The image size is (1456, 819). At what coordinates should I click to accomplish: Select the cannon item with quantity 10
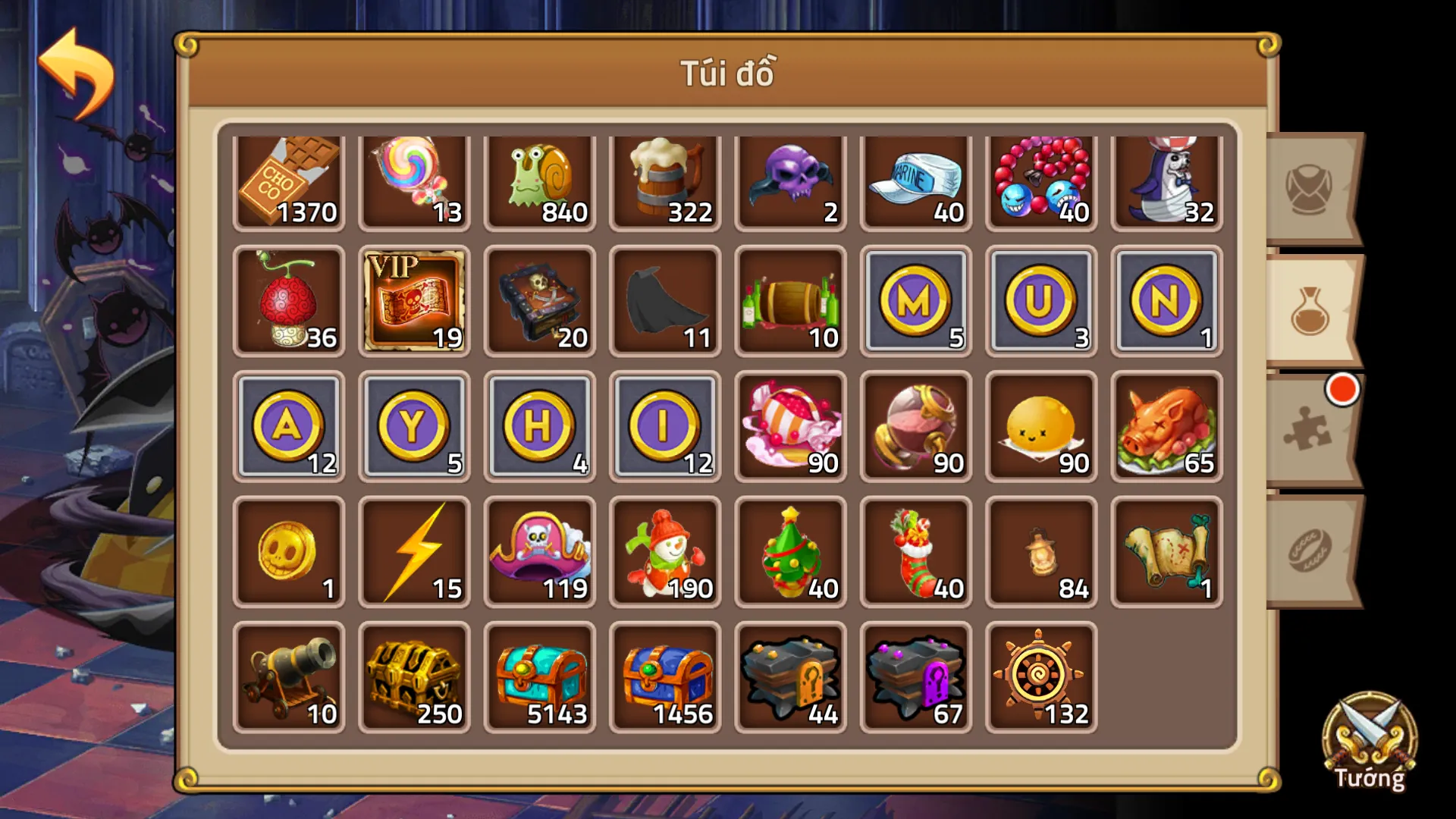pos(289,677)
